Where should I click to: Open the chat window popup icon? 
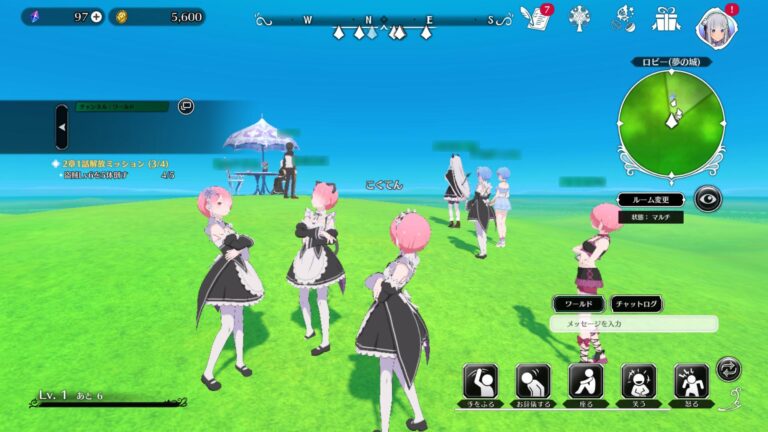click(x=185, y=106)
